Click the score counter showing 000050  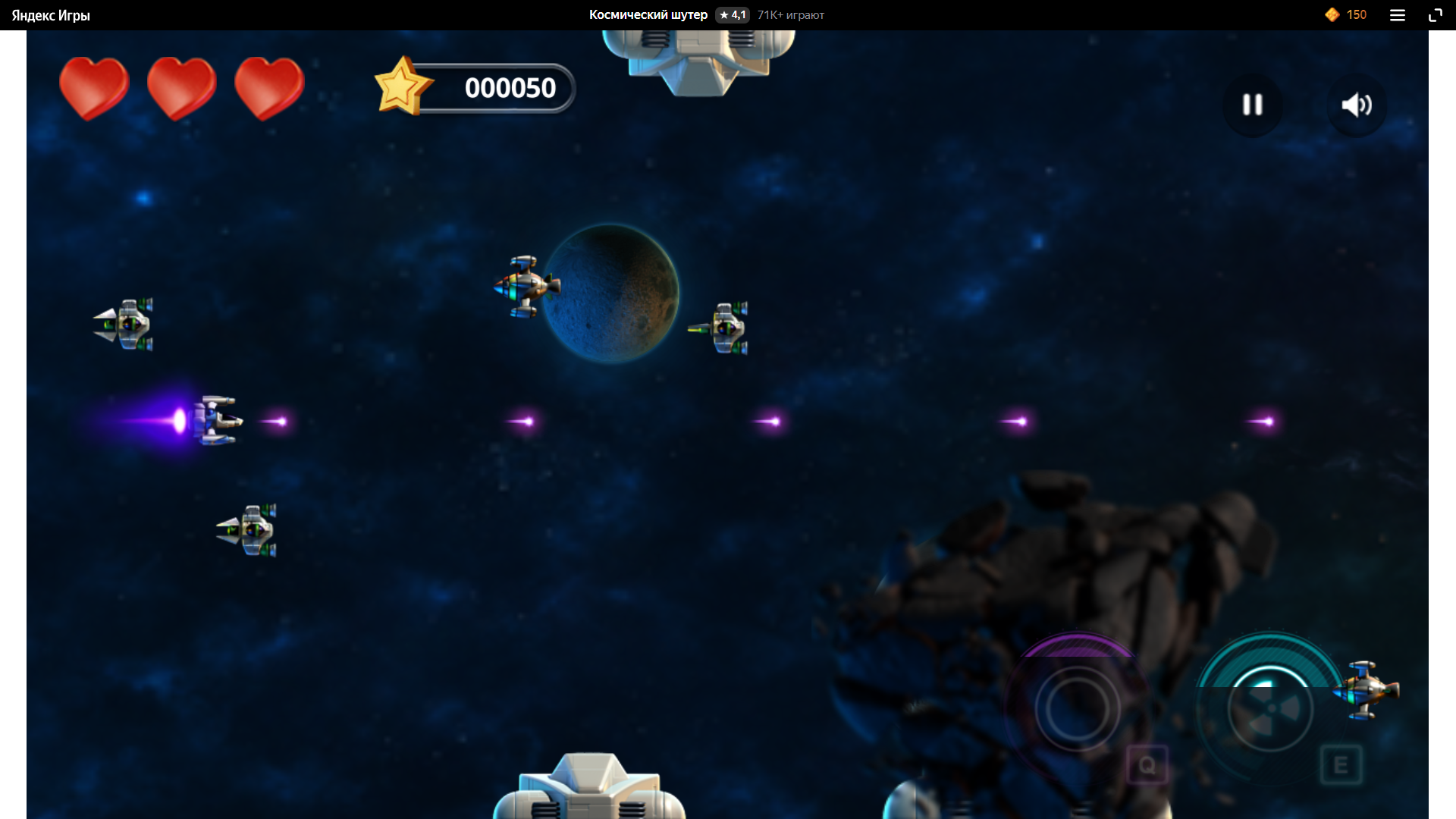click(510, 87)
